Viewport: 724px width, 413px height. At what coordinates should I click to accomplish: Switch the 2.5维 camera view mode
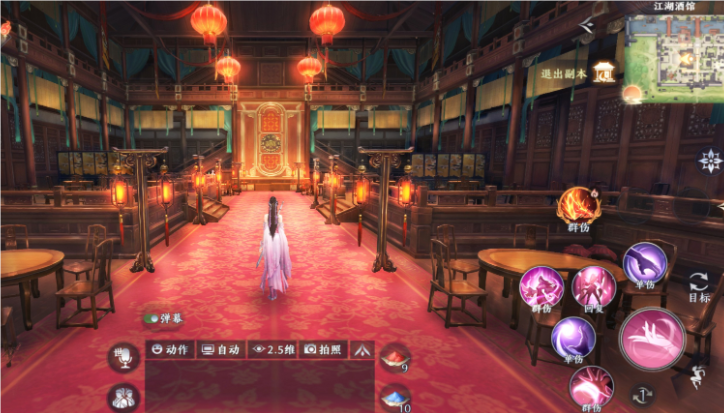click(x=274, y=350)
